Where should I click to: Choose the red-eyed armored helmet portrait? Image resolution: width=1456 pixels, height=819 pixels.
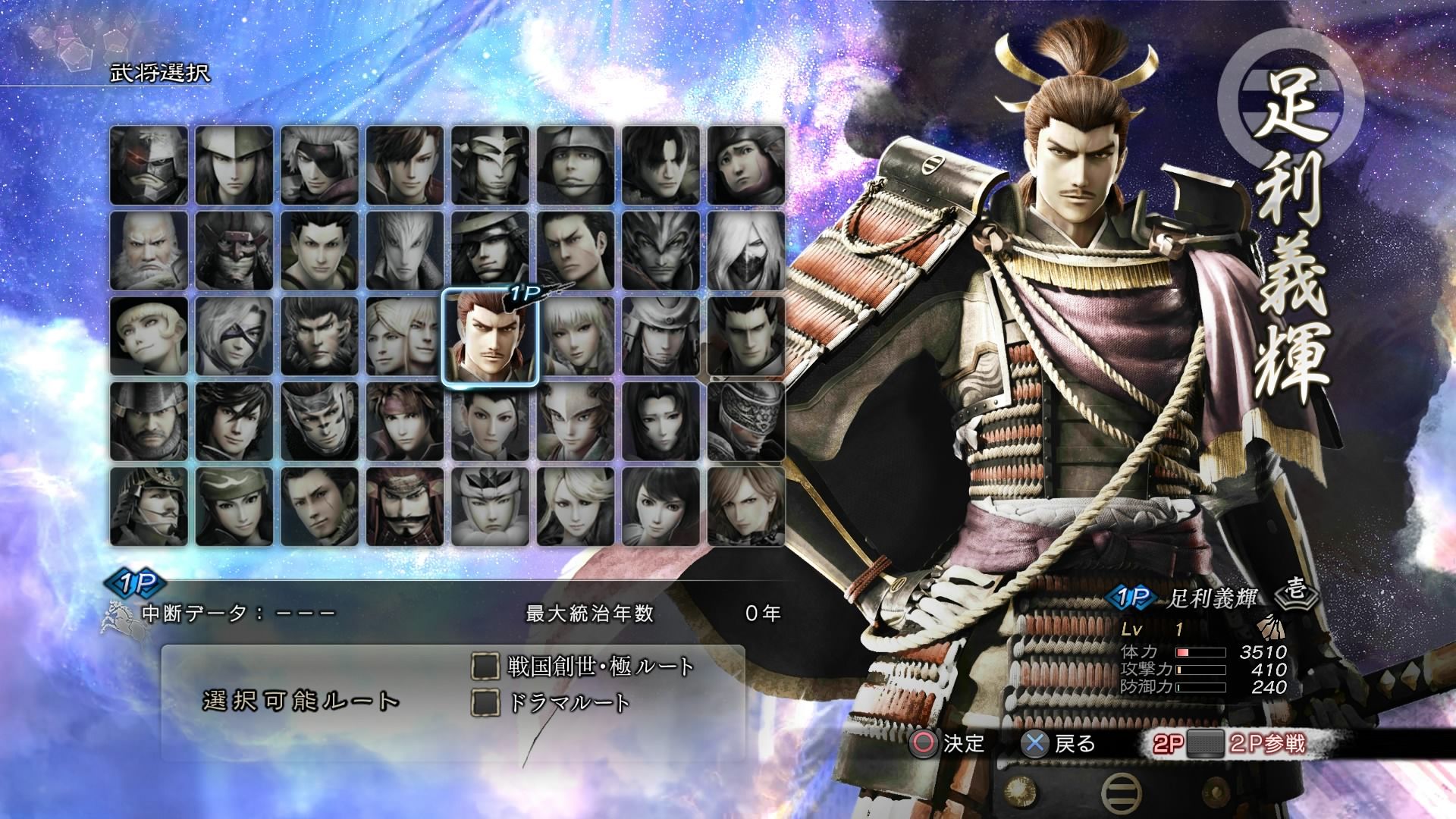(149, 166)
